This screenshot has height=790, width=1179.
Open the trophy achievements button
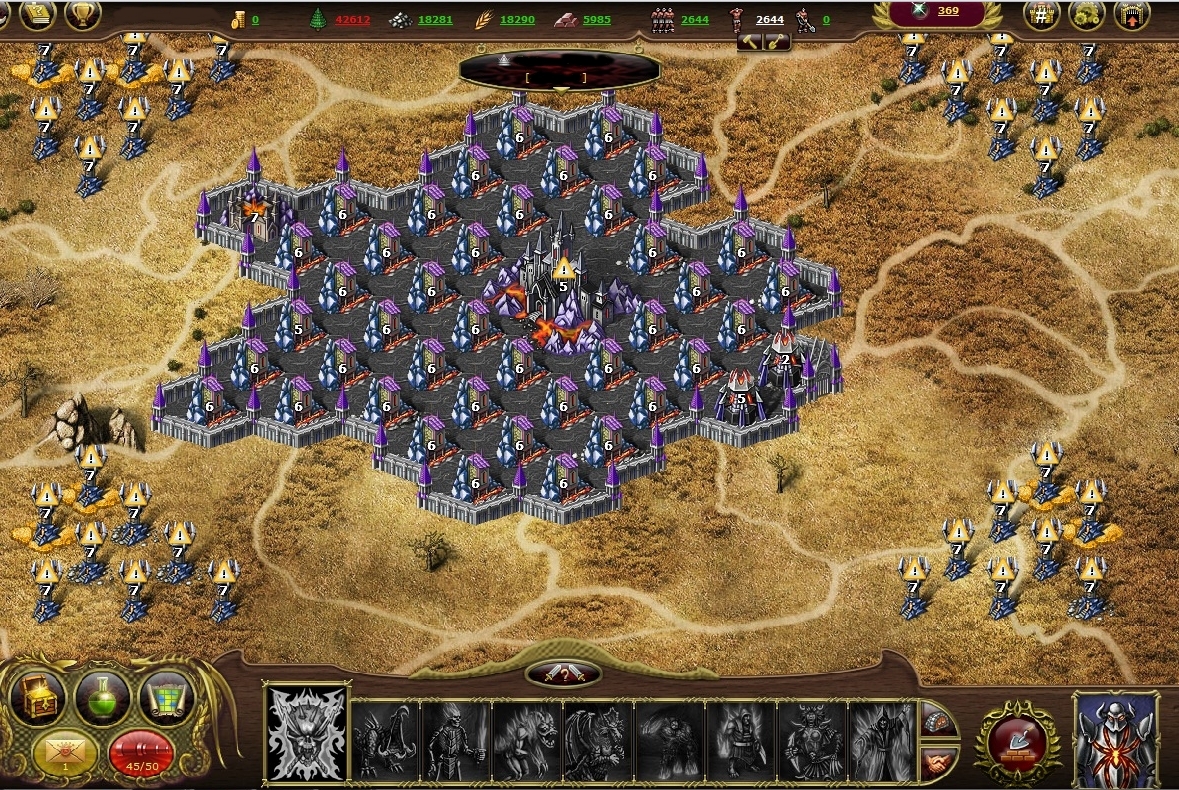click(x=82, y=14)
